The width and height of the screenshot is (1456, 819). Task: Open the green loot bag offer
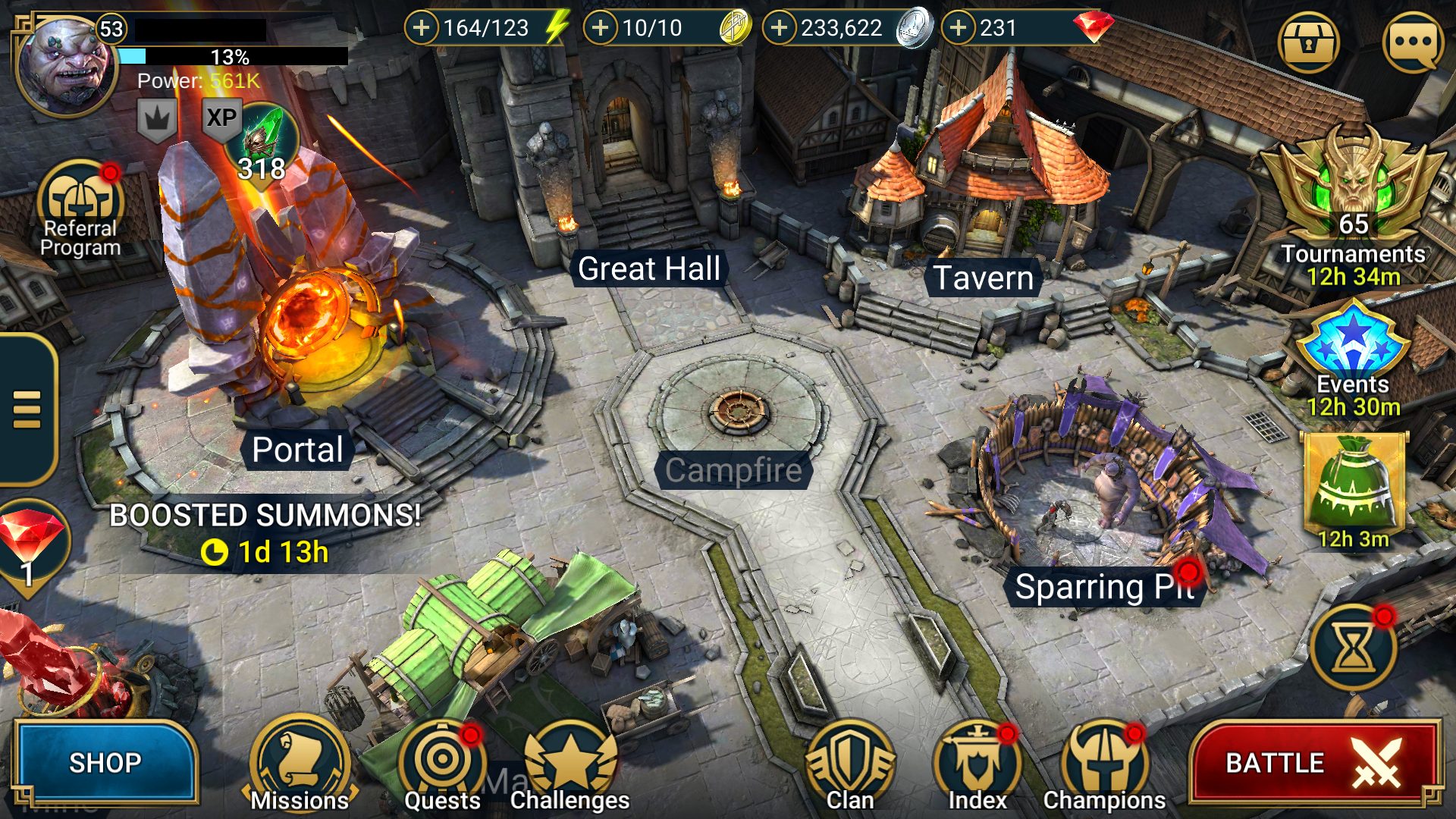(1354, 485)
